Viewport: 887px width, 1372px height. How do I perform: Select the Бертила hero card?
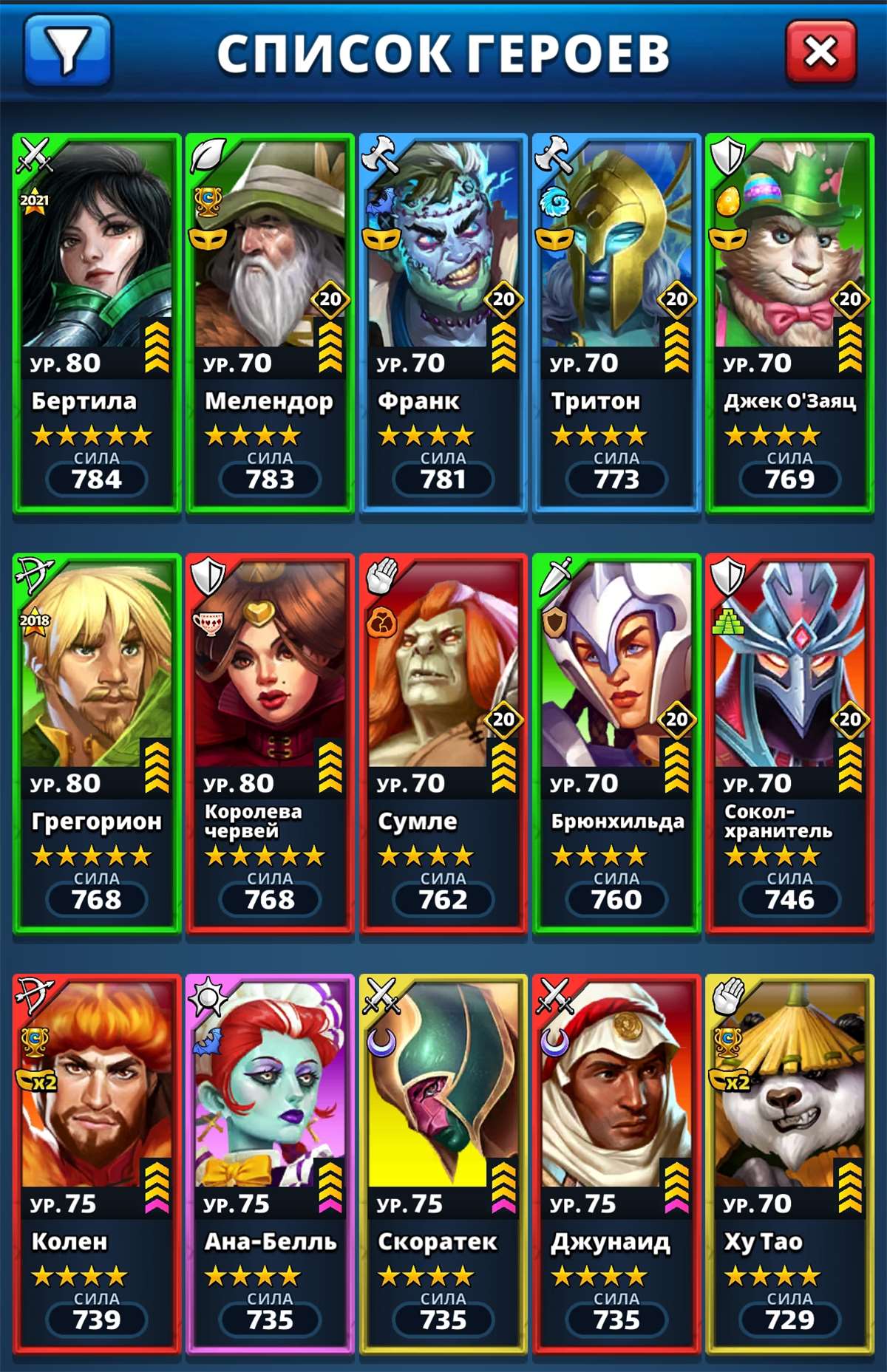pos(97,323)
